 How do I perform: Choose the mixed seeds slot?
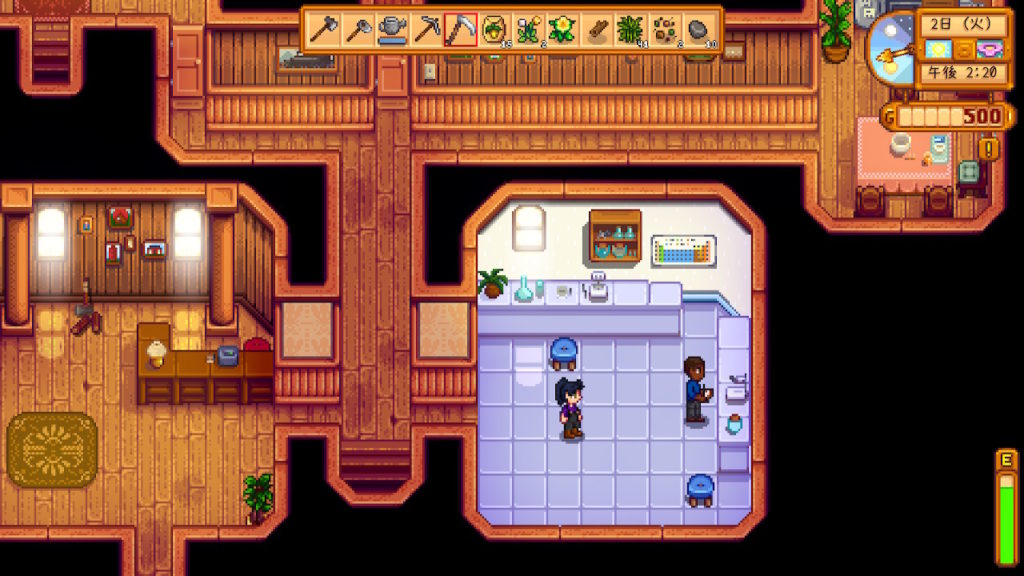point(665,29)
